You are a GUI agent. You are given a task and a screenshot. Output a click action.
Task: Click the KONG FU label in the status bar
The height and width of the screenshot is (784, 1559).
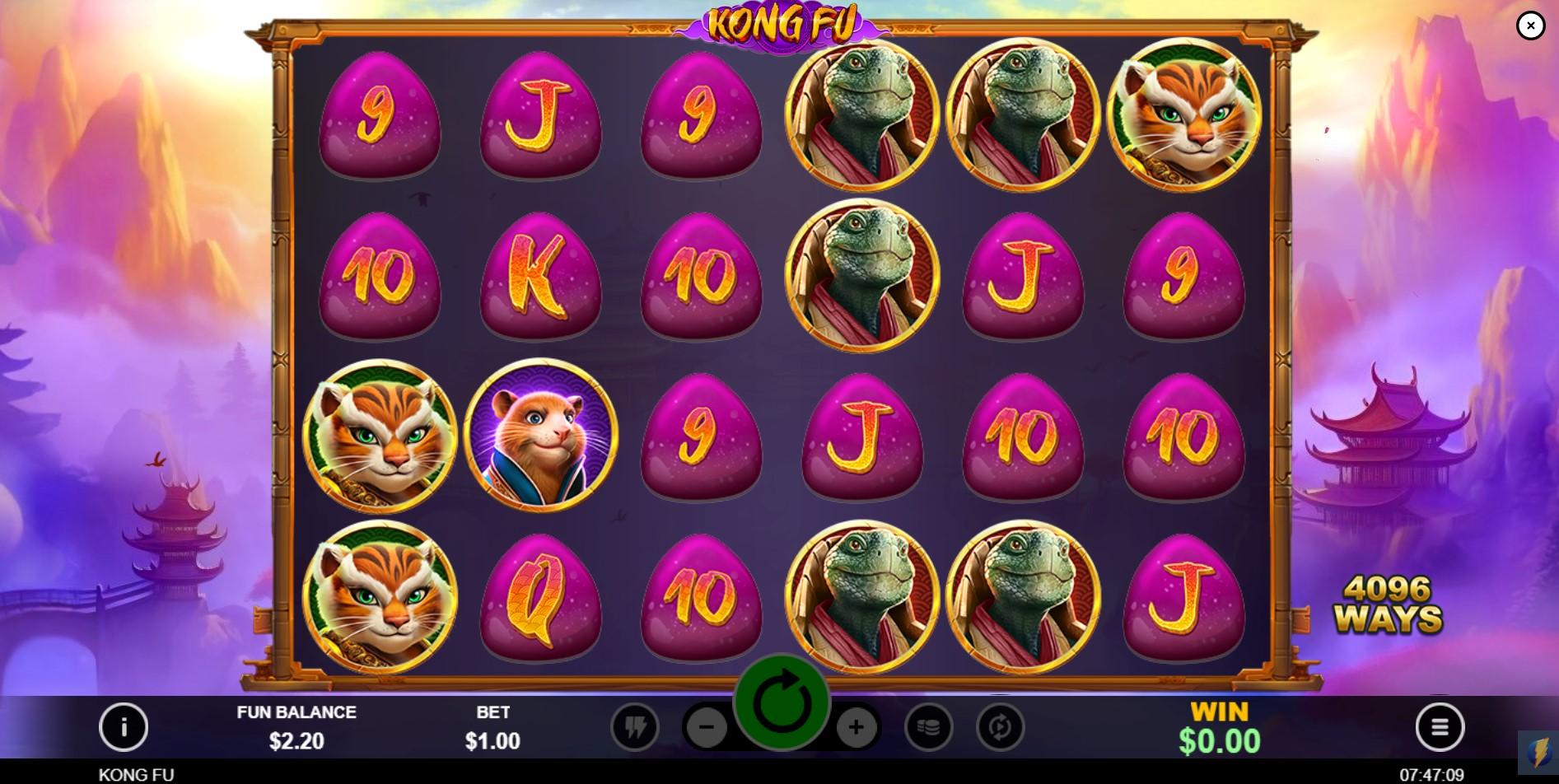[x=137, y=774]
